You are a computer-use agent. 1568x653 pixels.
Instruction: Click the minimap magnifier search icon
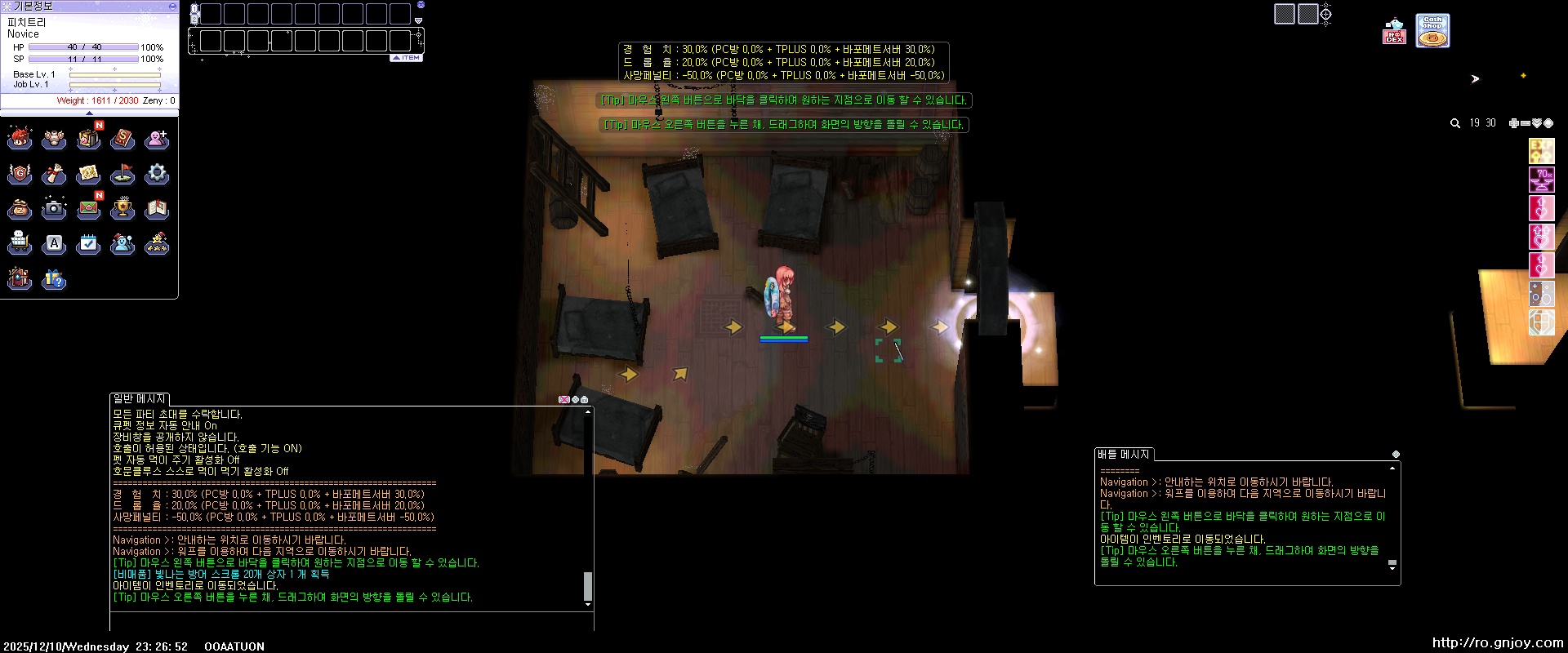coord(1454,123)
